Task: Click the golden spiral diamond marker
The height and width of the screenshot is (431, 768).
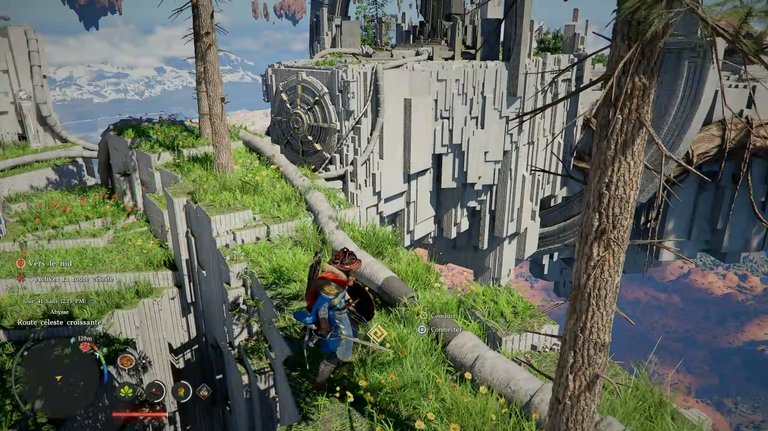Action: coord(377,333)
